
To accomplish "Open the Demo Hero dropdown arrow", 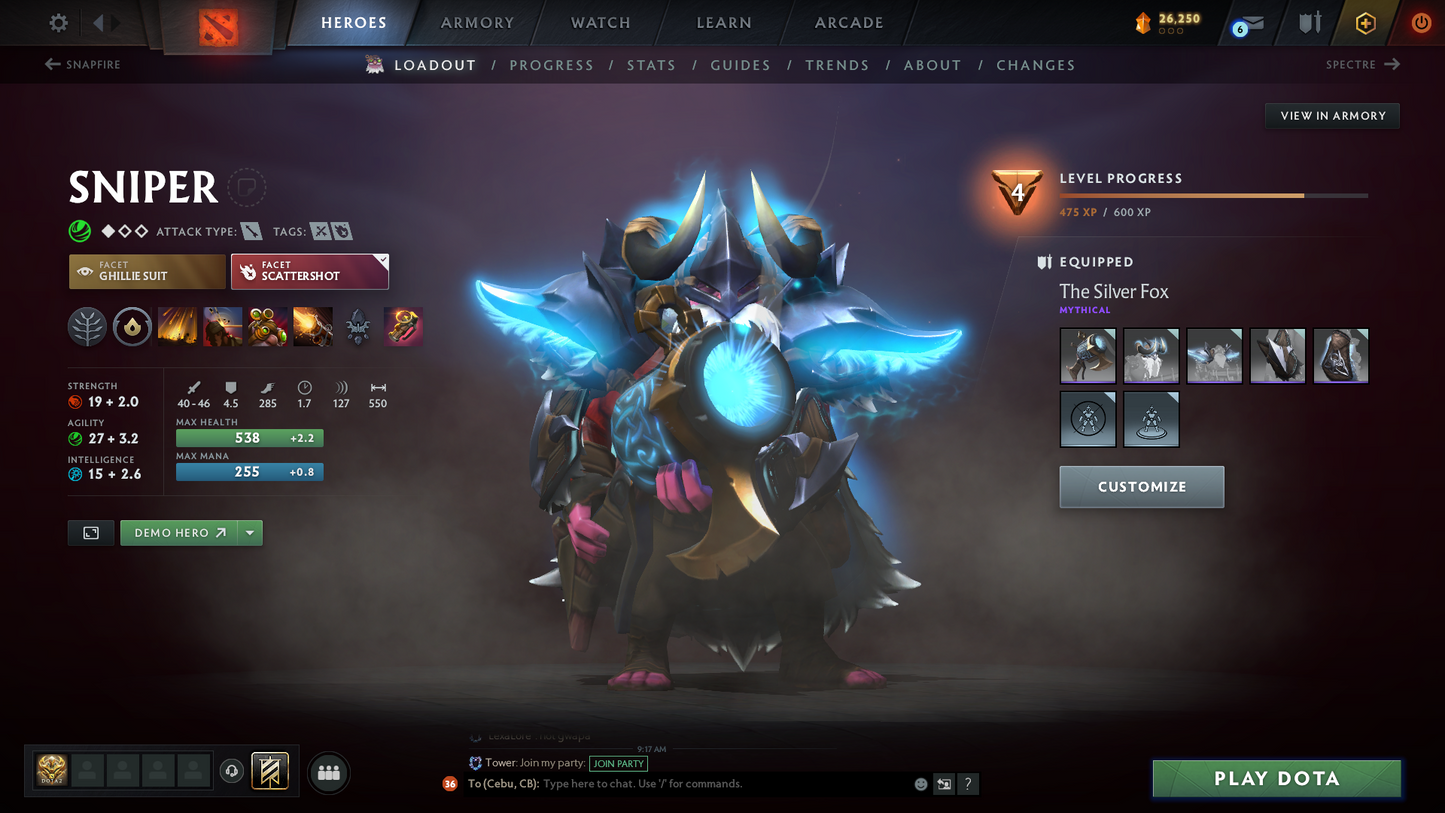I will coord(249,533).
